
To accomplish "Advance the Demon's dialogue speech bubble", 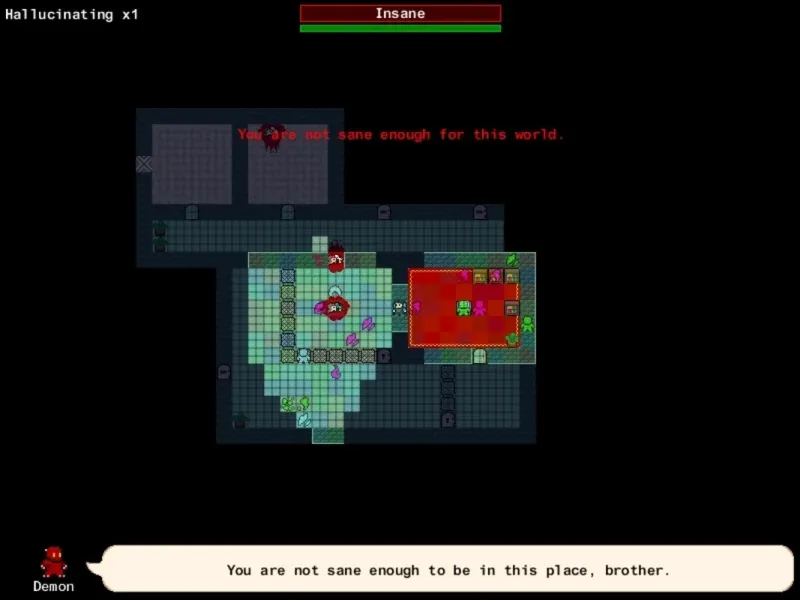I will [446, 570].
